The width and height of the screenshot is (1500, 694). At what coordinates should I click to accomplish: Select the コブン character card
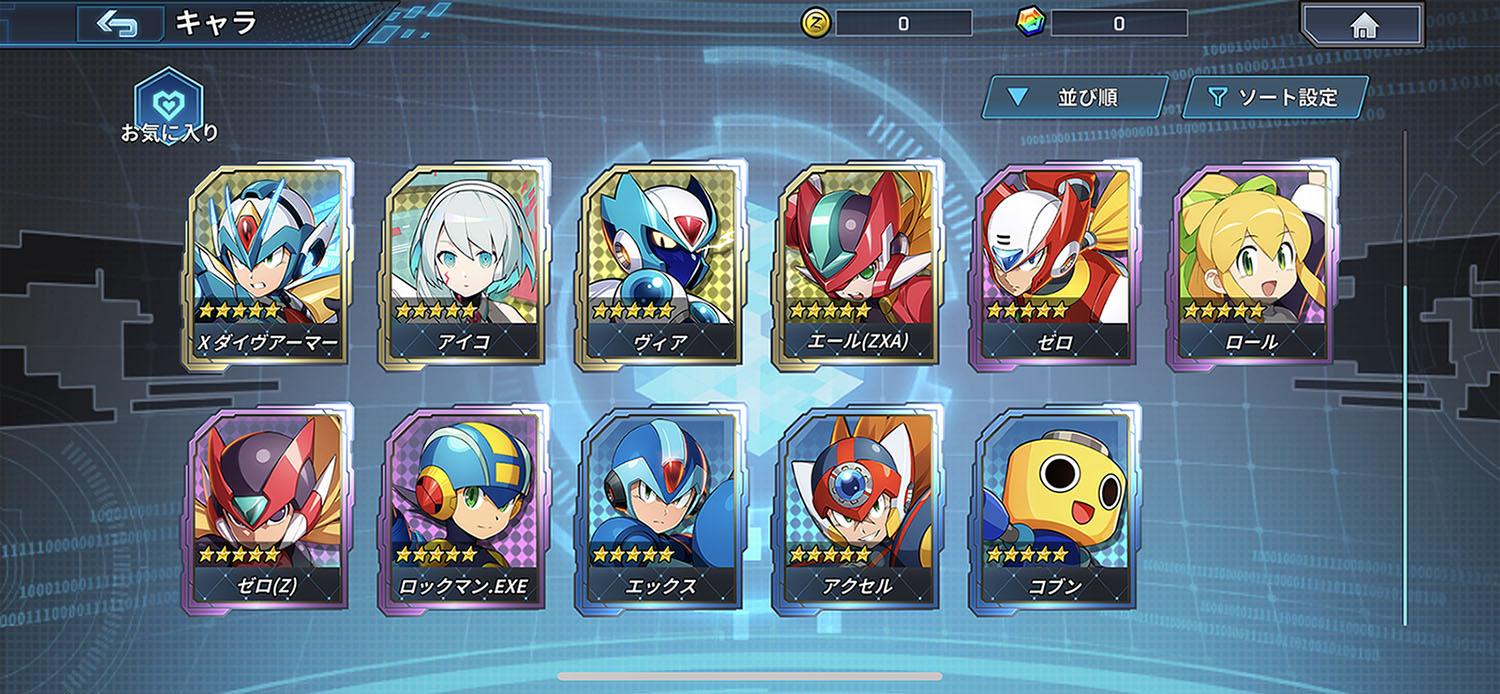(1054, 508)
